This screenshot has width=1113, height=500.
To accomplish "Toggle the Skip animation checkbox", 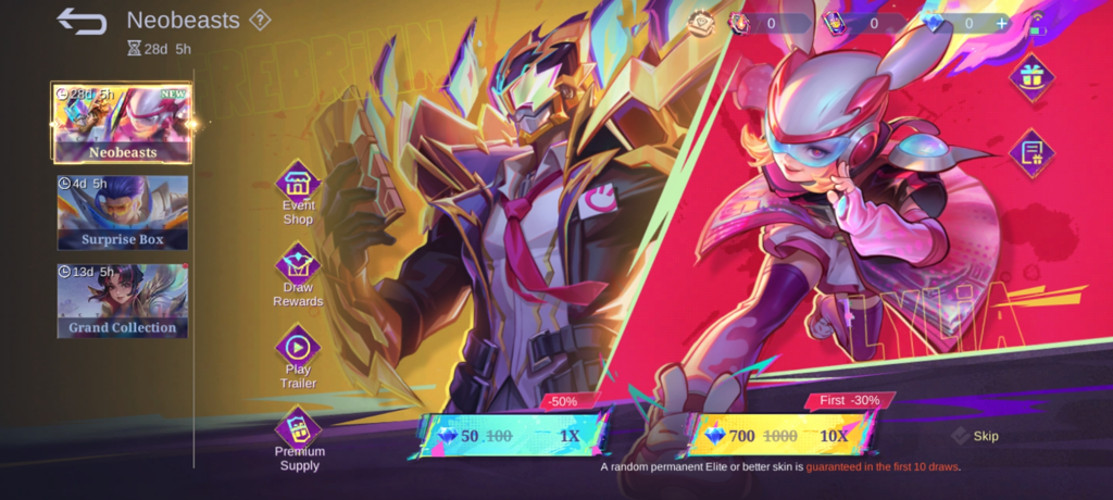I will pos(960,436).
